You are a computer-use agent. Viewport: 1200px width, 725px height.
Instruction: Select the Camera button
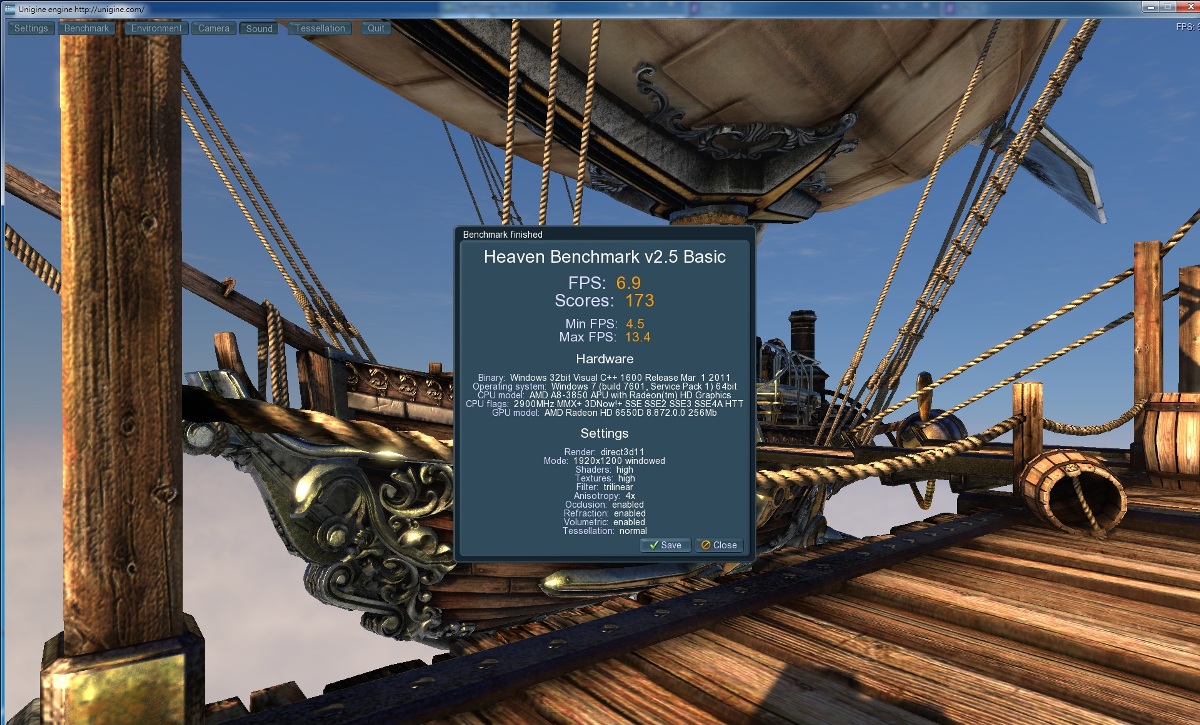coord(214,28)
